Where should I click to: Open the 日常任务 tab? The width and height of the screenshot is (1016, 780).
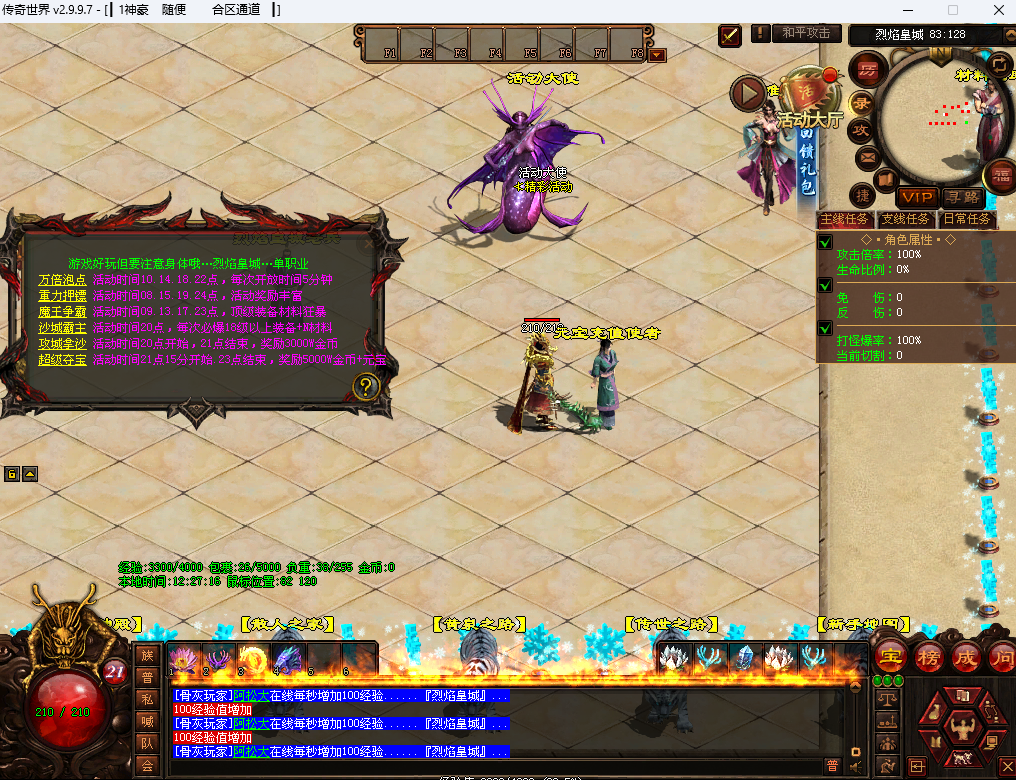coord(966,219)
